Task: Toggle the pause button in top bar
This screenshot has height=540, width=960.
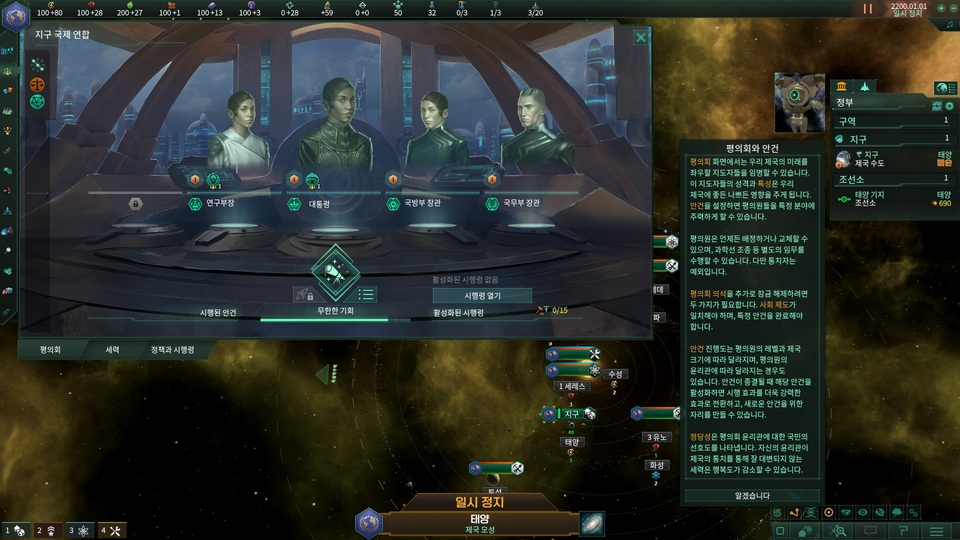Action: pyautogui.click(x=867, y=9)
